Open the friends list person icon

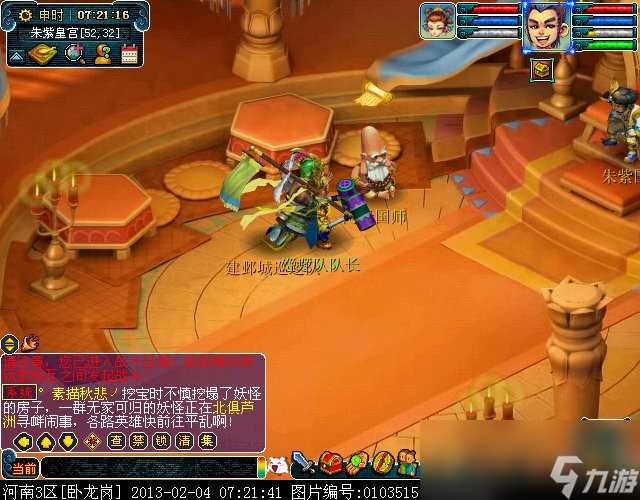click(102, 54)
